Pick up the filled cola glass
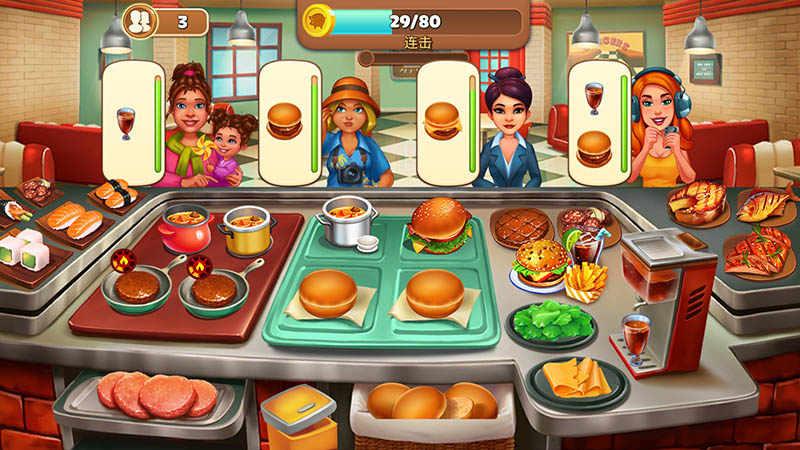The width and height of the screenshot is (800, 450). coord(635,335)
